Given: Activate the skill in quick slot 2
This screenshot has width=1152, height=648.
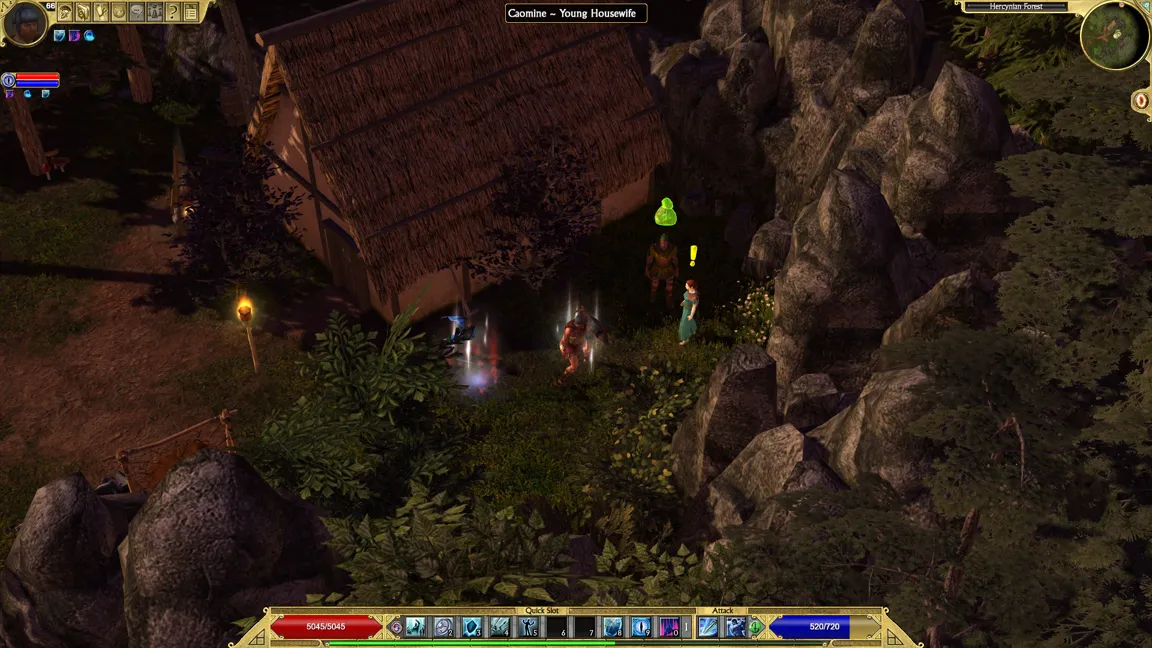Looking at the screenshot, I should point(444,627).
